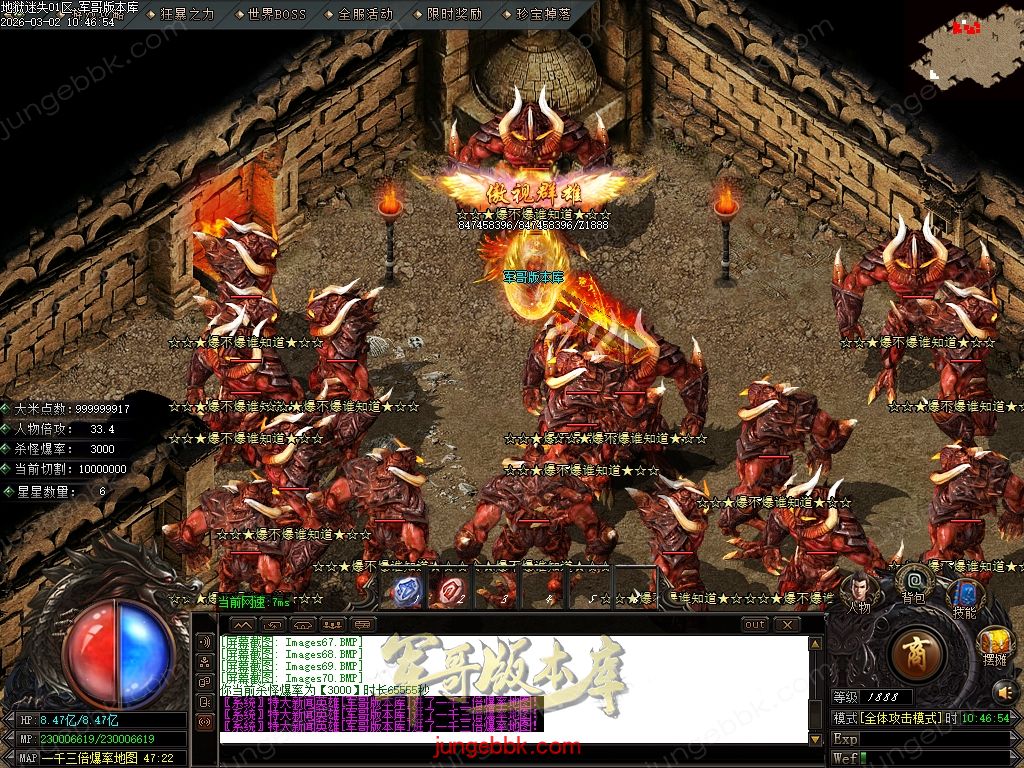Click the minimap in the corner

pyautogui.click(x=967, y=48)
